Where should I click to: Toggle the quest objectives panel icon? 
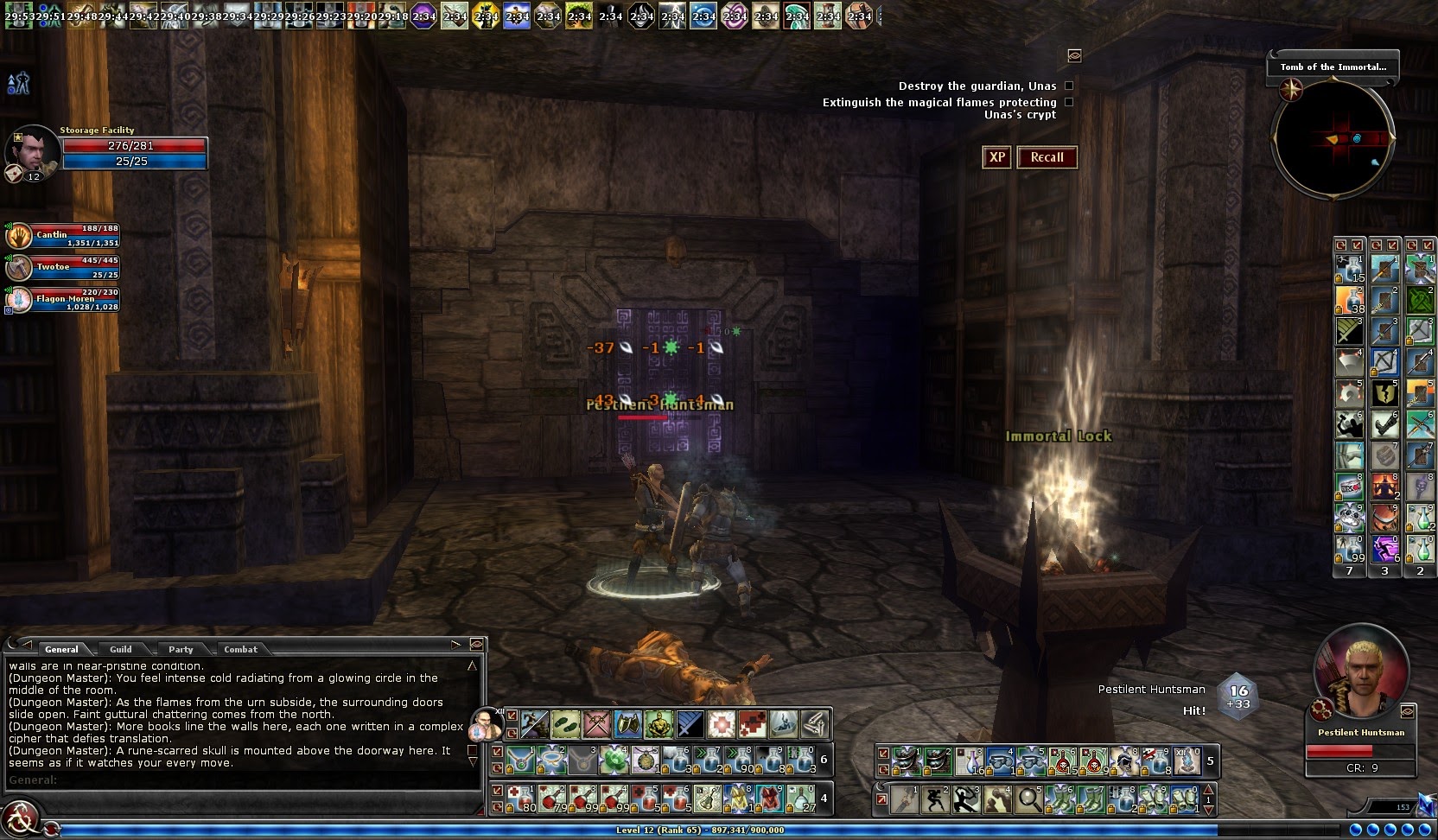pyautogui.click(x=1074, y=55)
